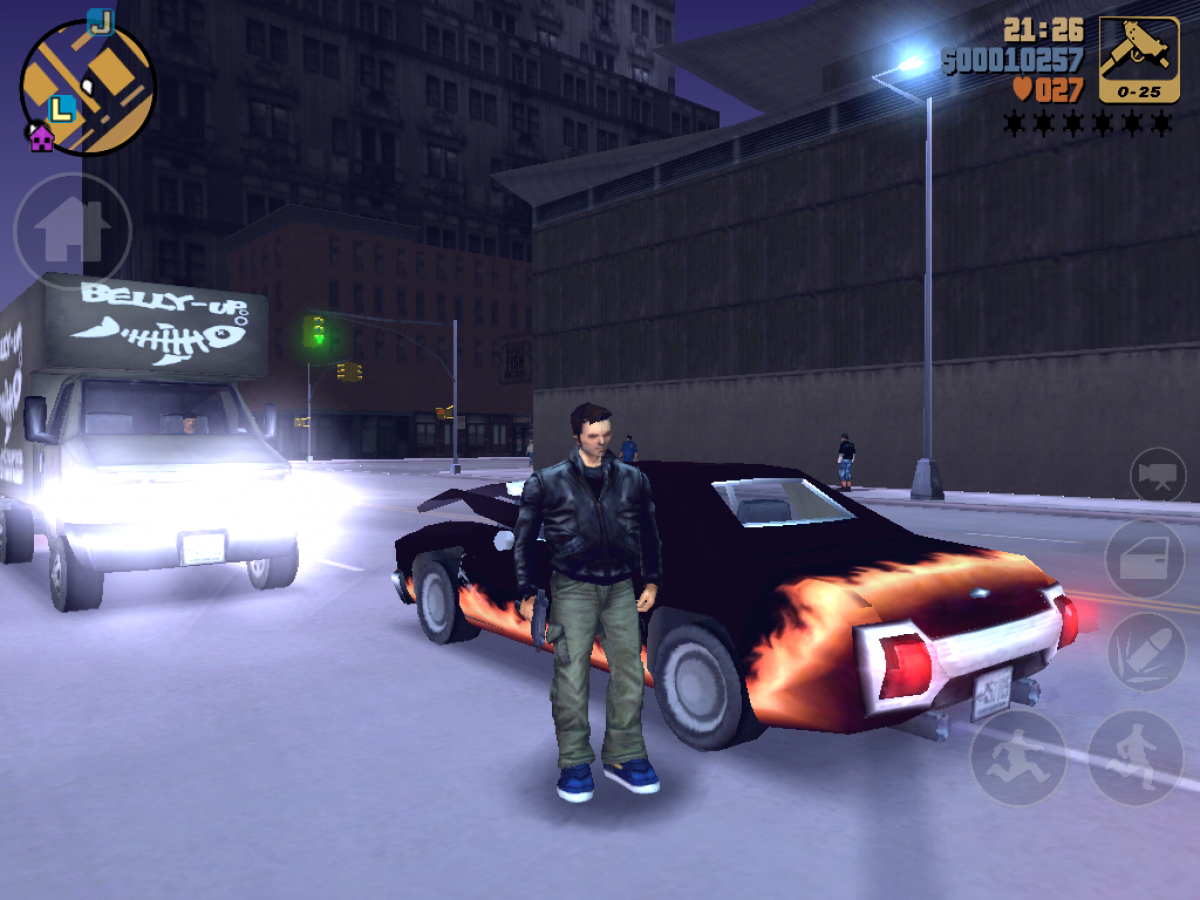Enter the vehicle using the car door button

[1145, 560]
